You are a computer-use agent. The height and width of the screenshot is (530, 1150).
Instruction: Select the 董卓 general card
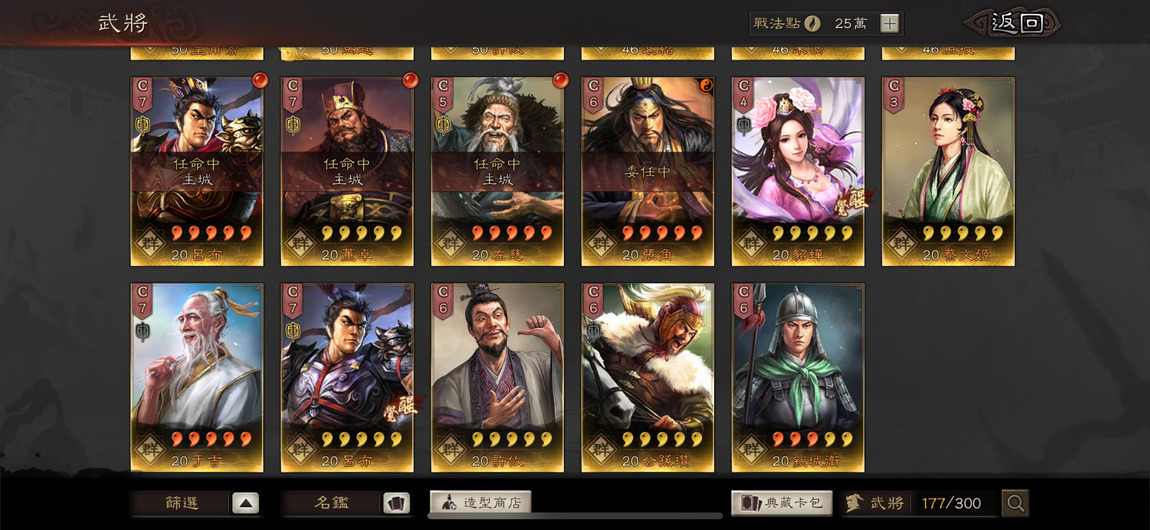point(347,171)
